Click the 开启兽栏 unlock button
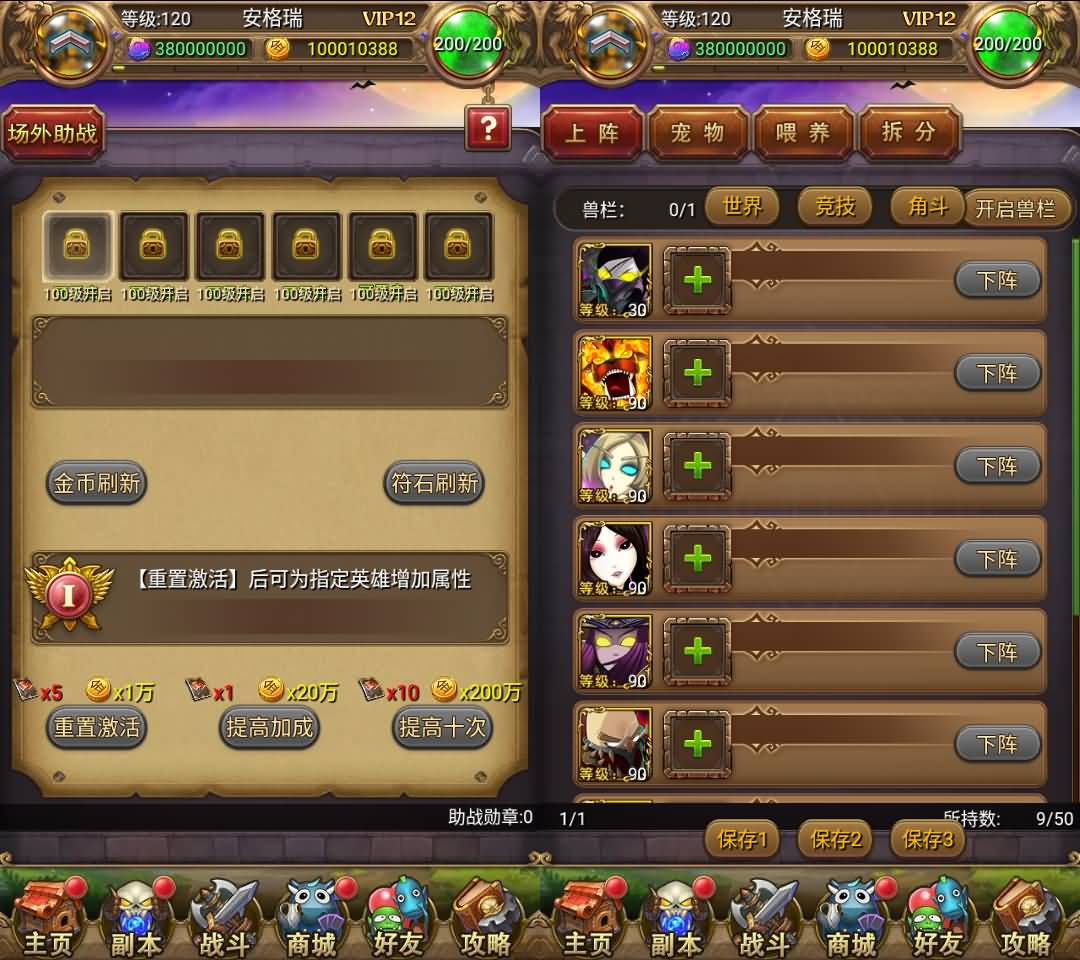 point(1015,209)
